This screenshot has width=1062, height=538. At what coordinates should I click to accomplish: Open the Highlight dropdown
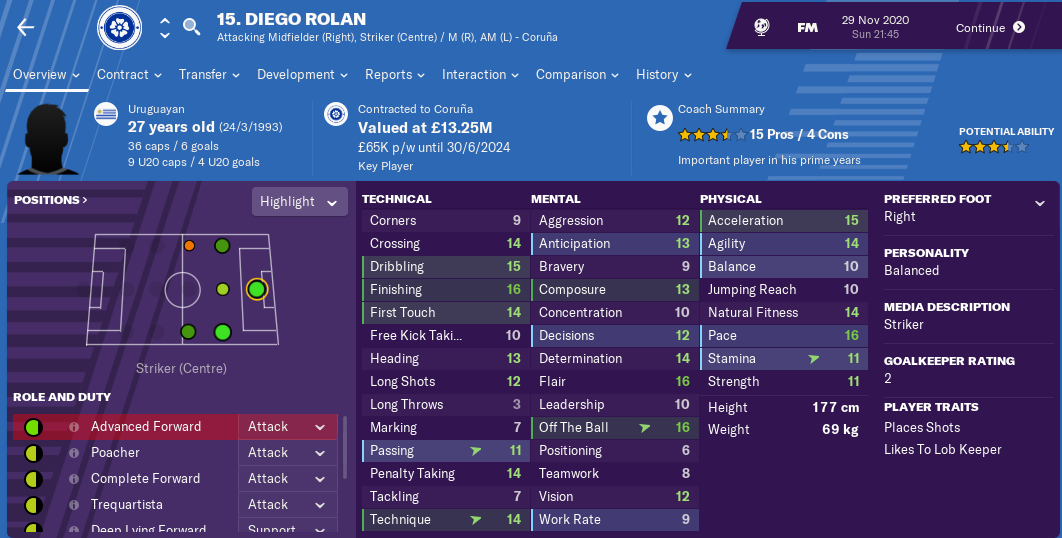tap(299, 202)
